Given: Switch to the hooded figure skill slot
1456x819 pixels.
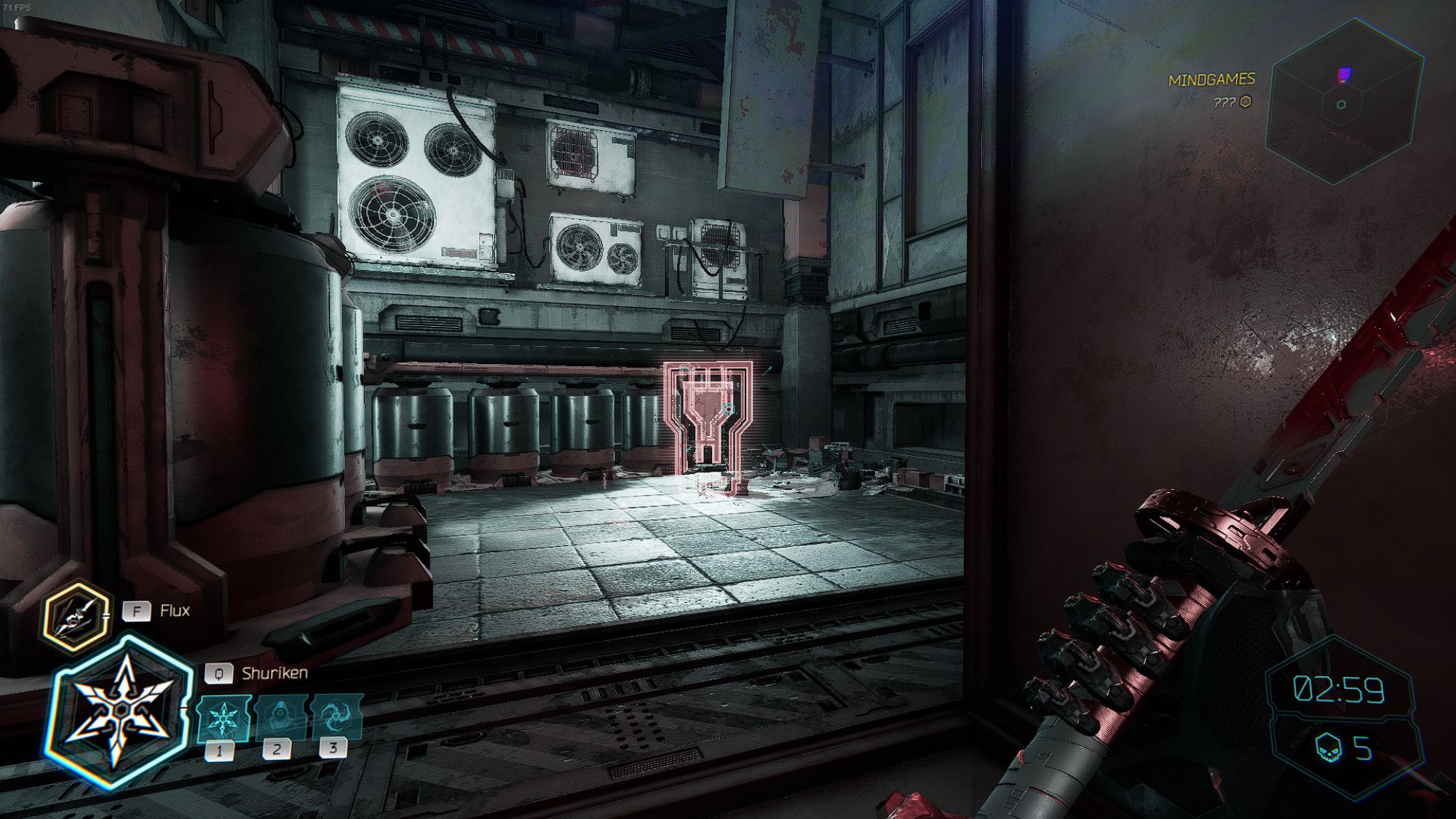Looking at the screenshot, I should point(280,717).
